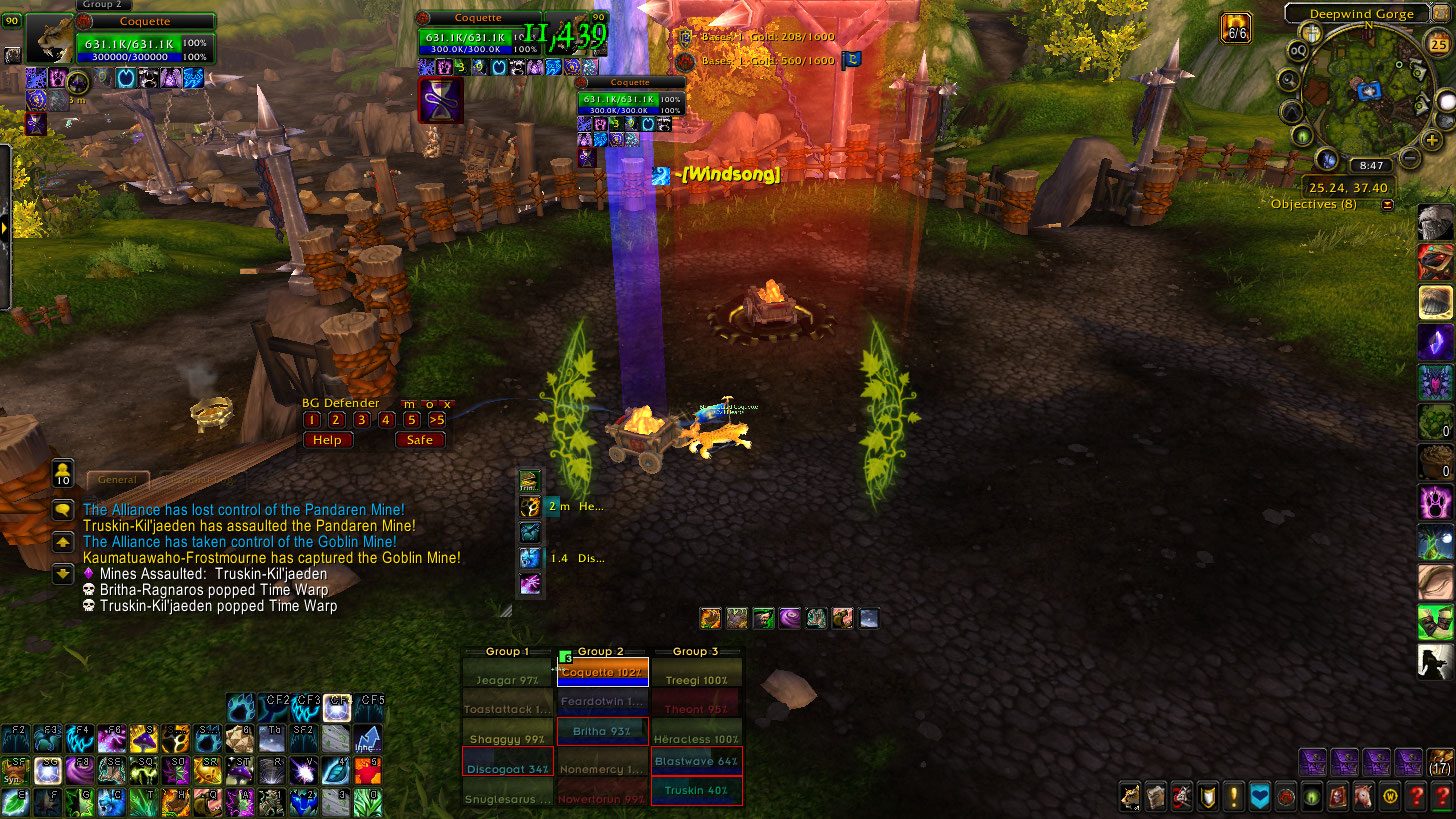
Task: Select Britha's raid frame
Action: click(x=602, y=731)
